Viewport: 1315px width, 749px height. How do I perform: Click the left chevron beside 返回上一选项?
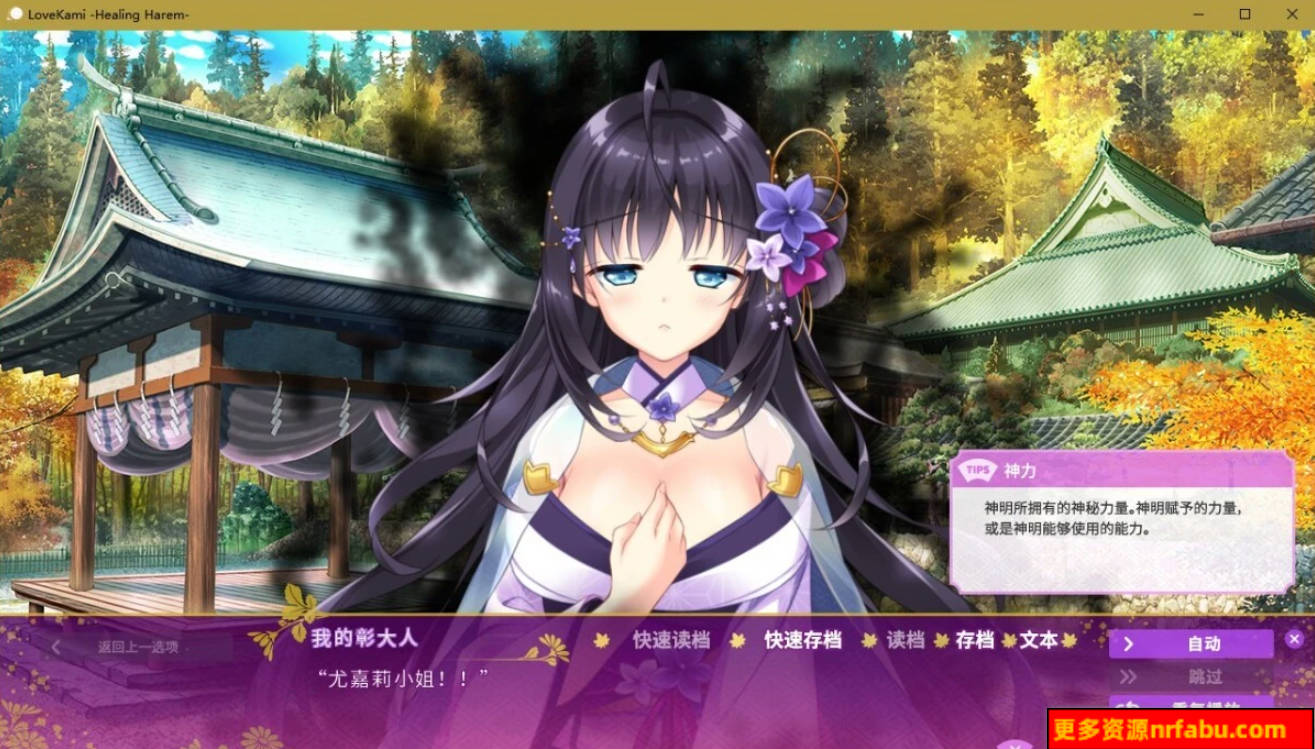[x=53, y=646]
